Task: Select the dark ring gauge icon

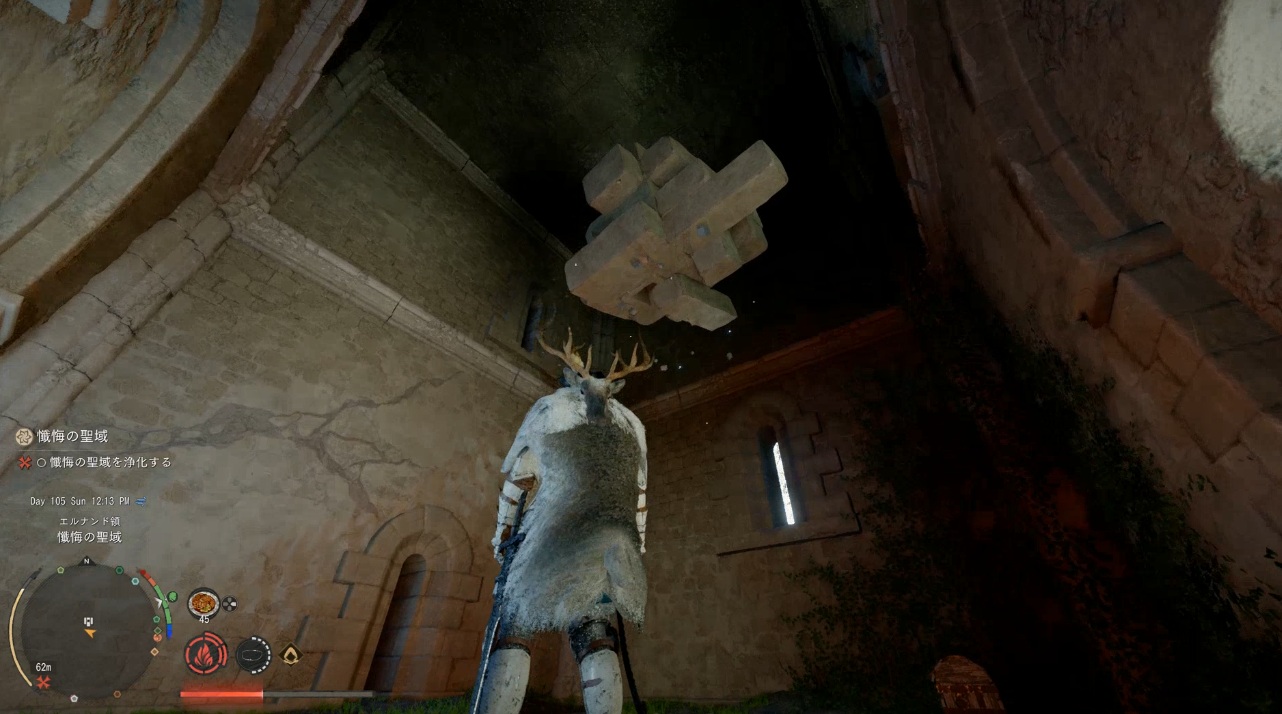Action: [x=253, y=655]
